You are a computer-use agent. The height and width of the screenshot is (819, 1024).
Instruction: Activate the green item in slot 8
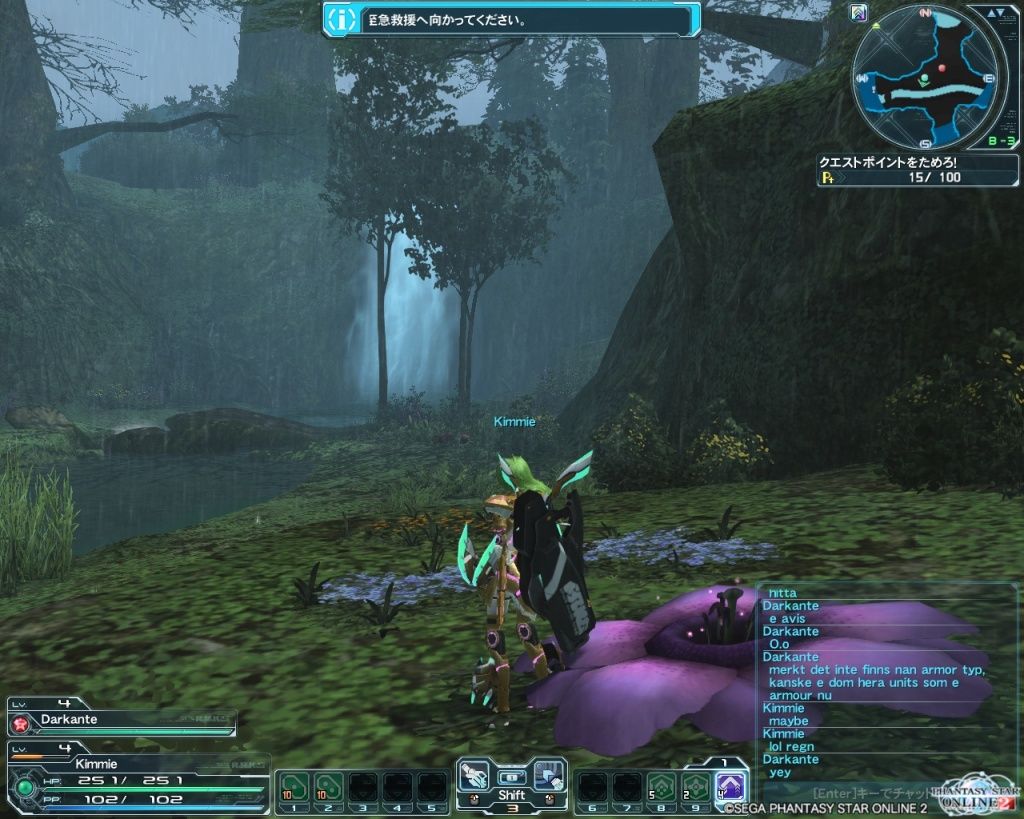pyautogui.click(x=660, y=788)
